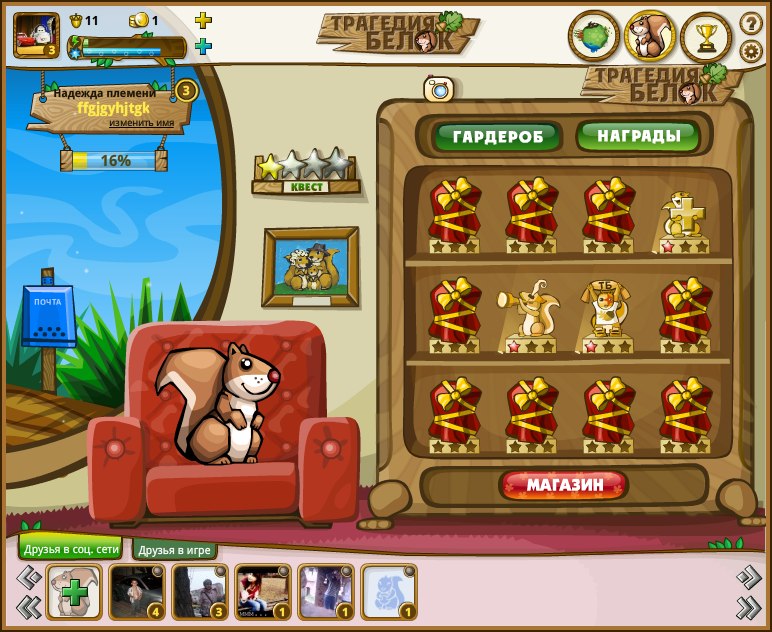The width and height of the screenshot is (772, 632).
Task: Select the squirrel profile round button
Action: coord(650,37)
